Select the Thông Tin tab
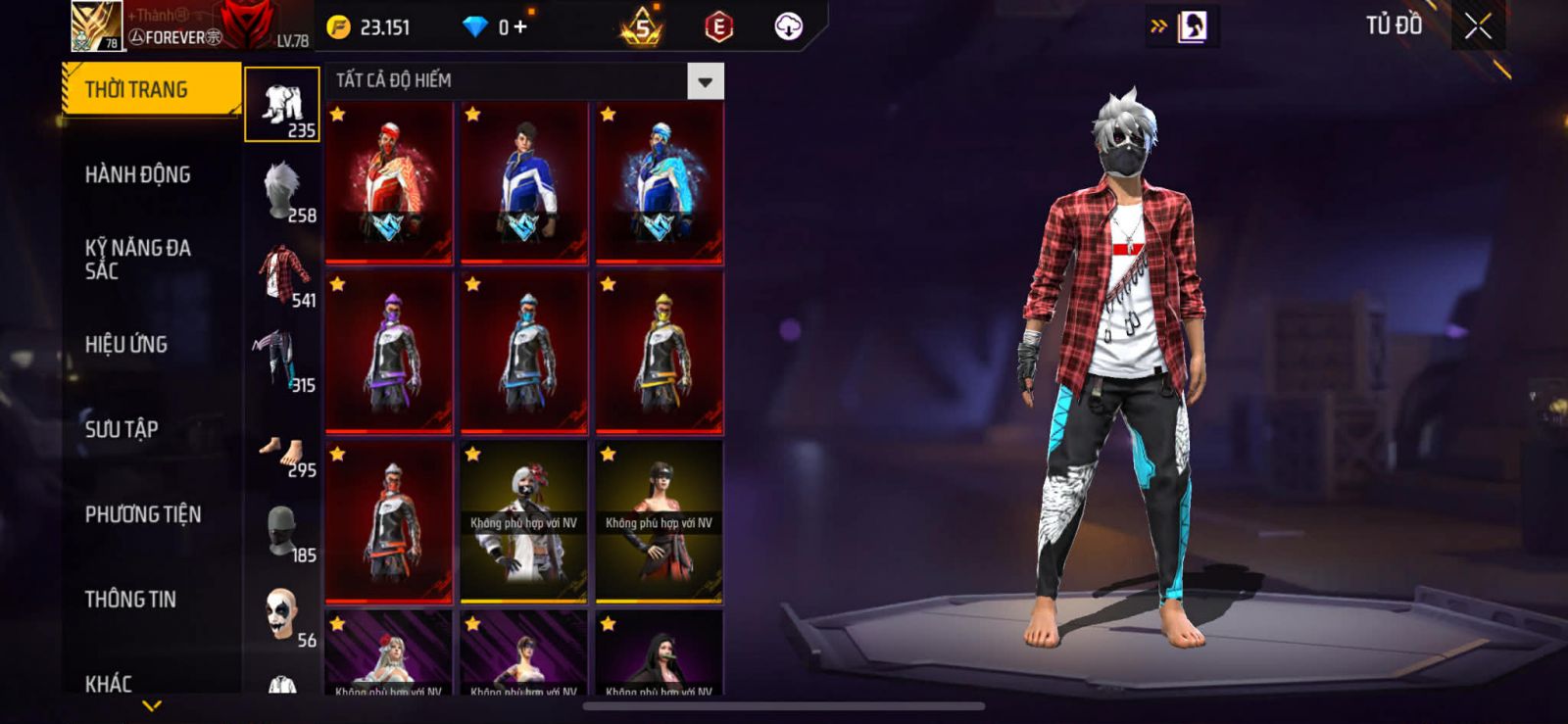1568x724 pixels. (x=130, y=599)
